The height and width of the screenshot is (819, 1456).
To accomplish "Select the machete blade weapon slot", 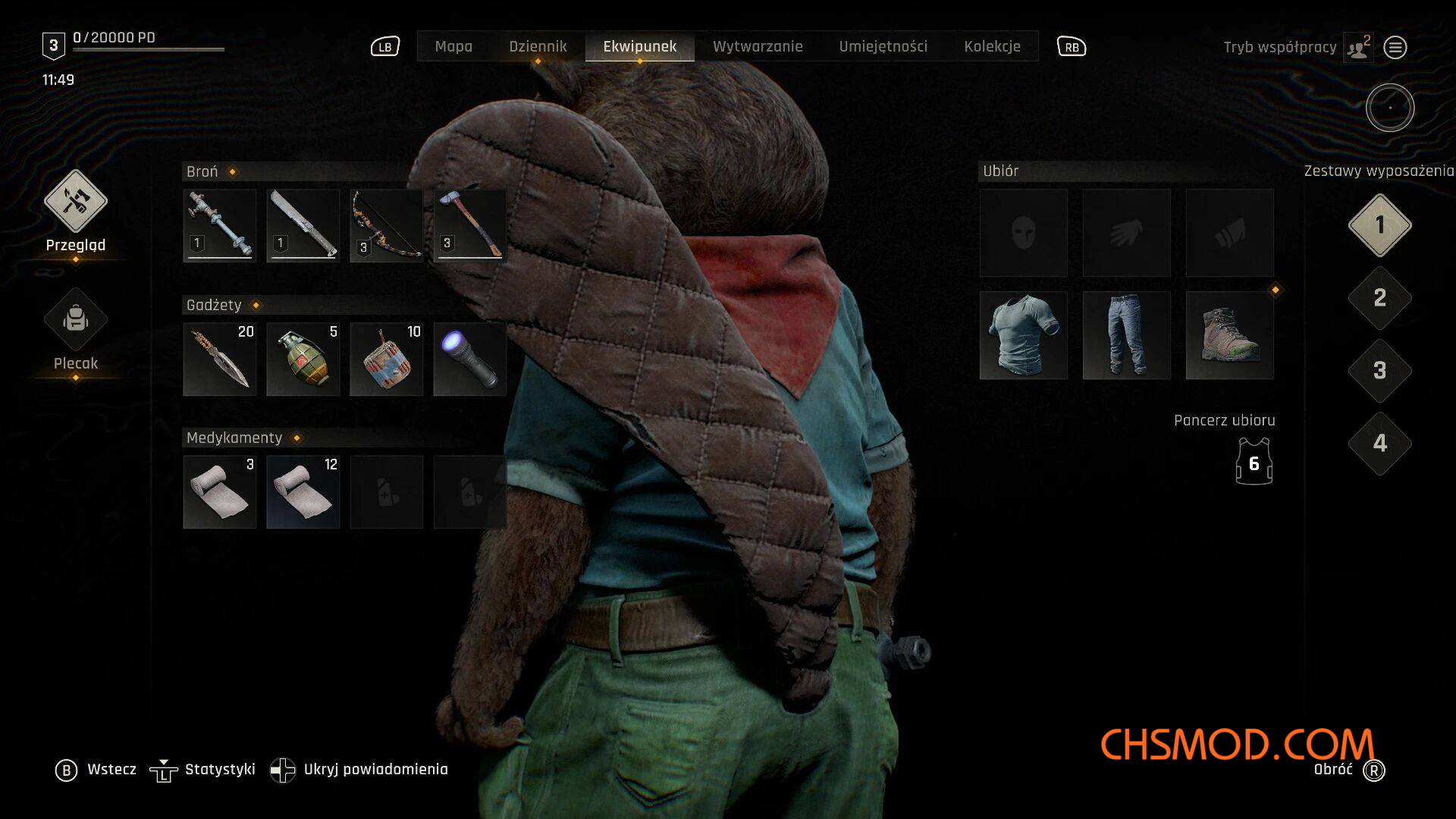I will click(x=303, y=225).
